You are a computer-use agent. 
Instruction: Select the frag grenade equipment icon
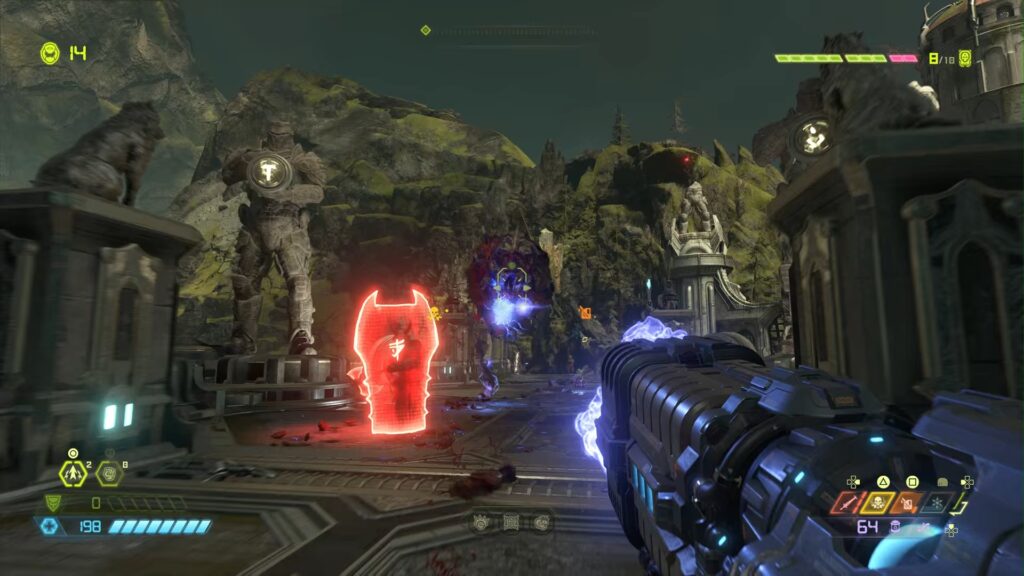tap(72, 473)
